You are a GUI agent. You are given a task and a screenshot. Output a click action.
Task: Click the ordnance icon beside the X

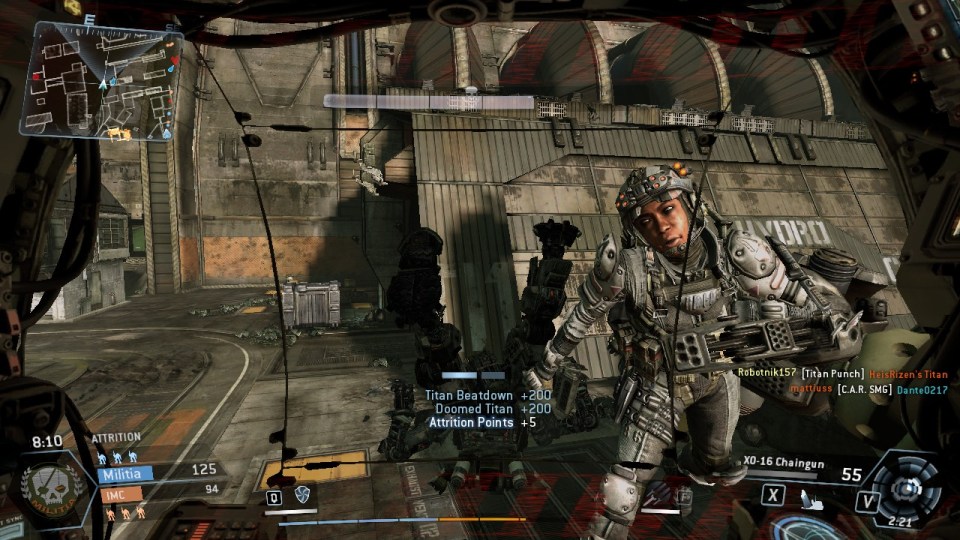tap(804, 494)
